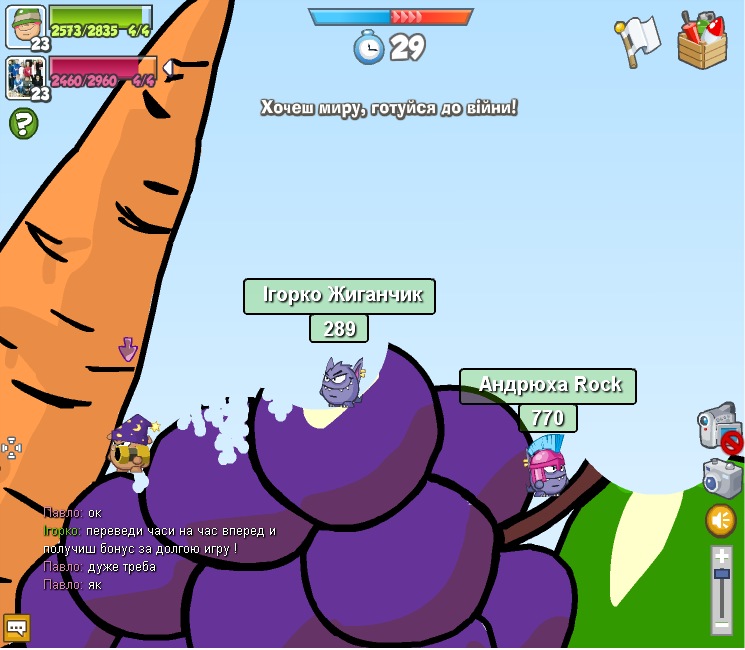Select the group photo player avatar
This screenshot has height=650, width=745.
coord(25,76)
